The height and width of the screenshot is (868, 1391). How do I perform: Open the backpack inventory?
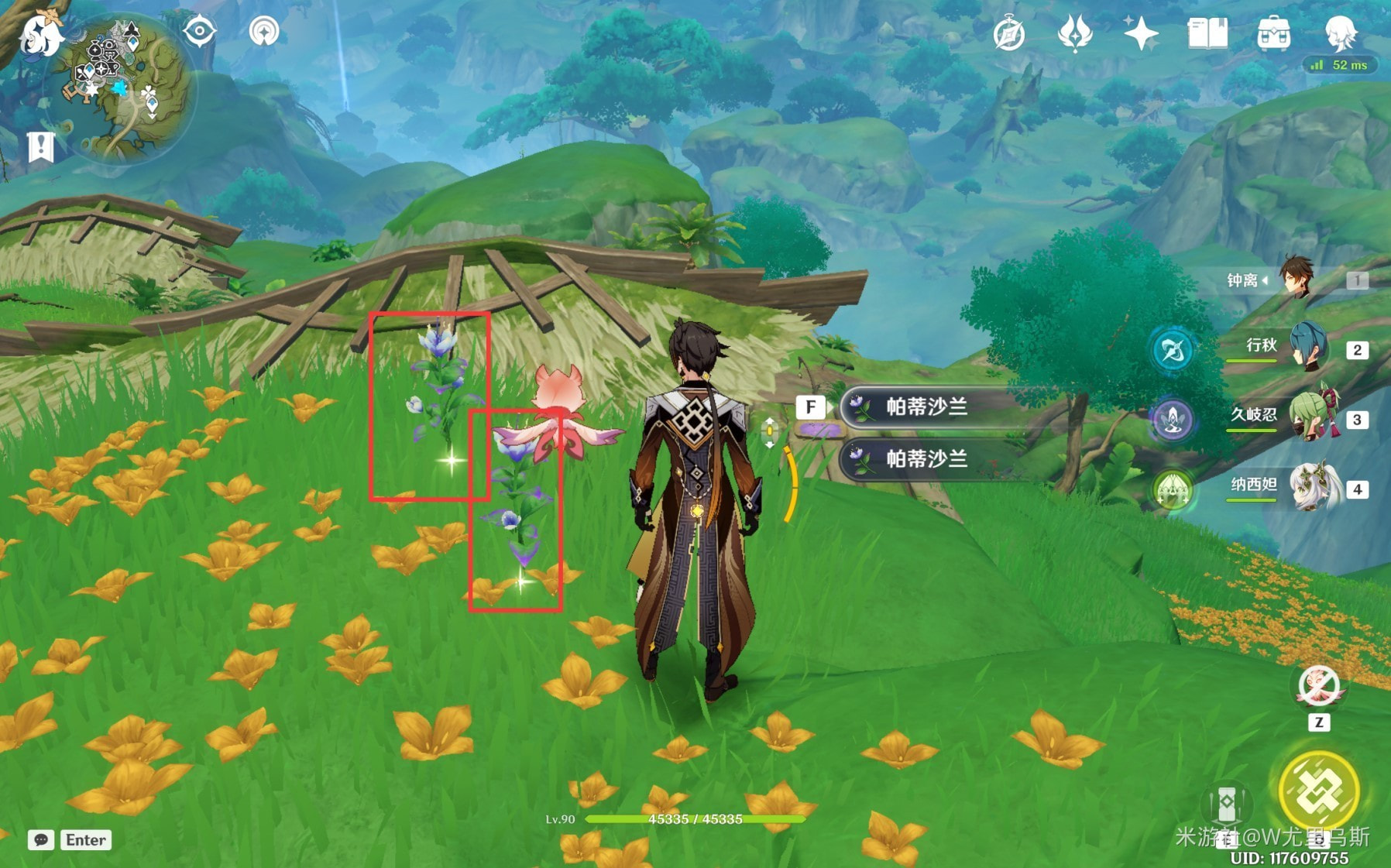coord(1273,34)
